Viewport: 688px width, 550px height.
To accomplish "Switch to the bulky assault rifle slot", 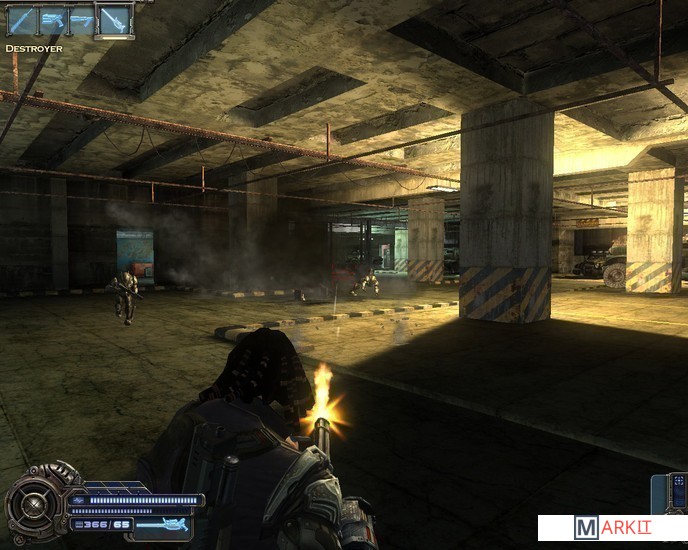I will [x=51, y=21].
